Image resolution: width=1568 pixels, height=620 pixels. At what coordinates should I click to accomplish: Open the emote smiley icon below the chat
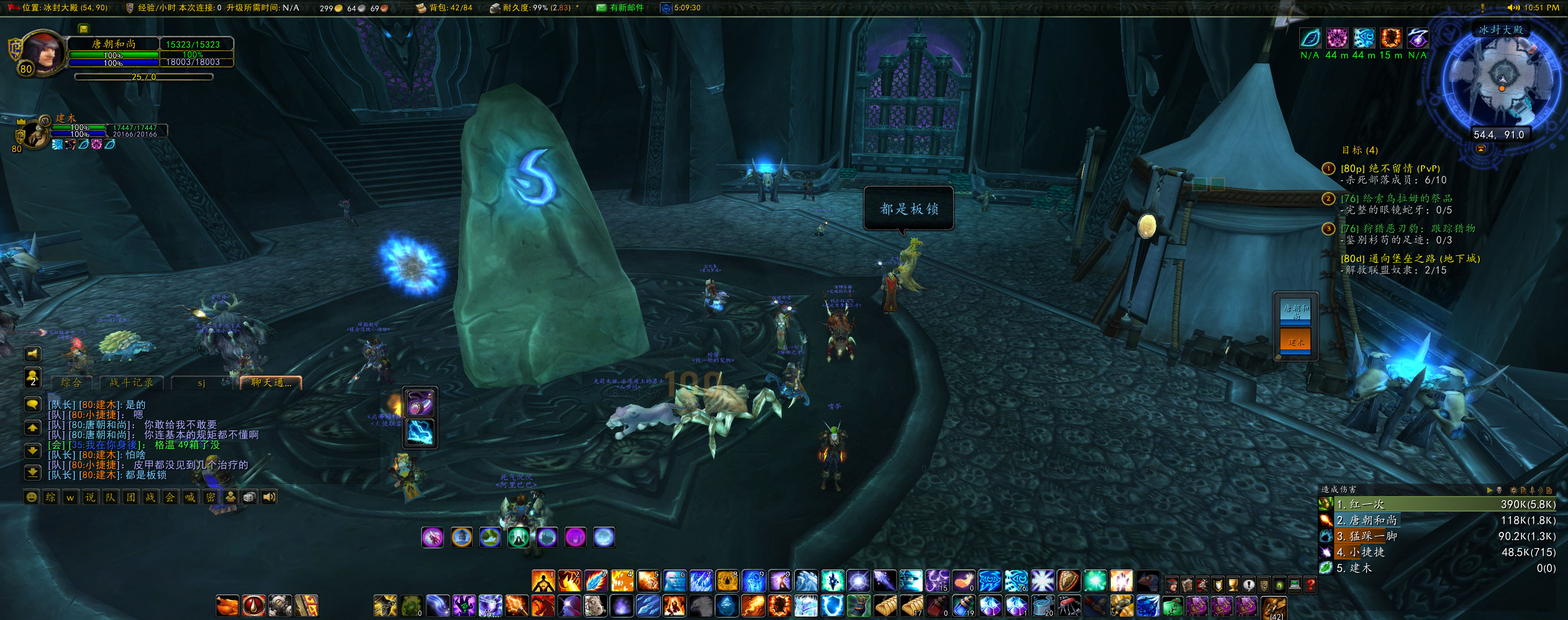pyautogui.click(x=31, y=497)
